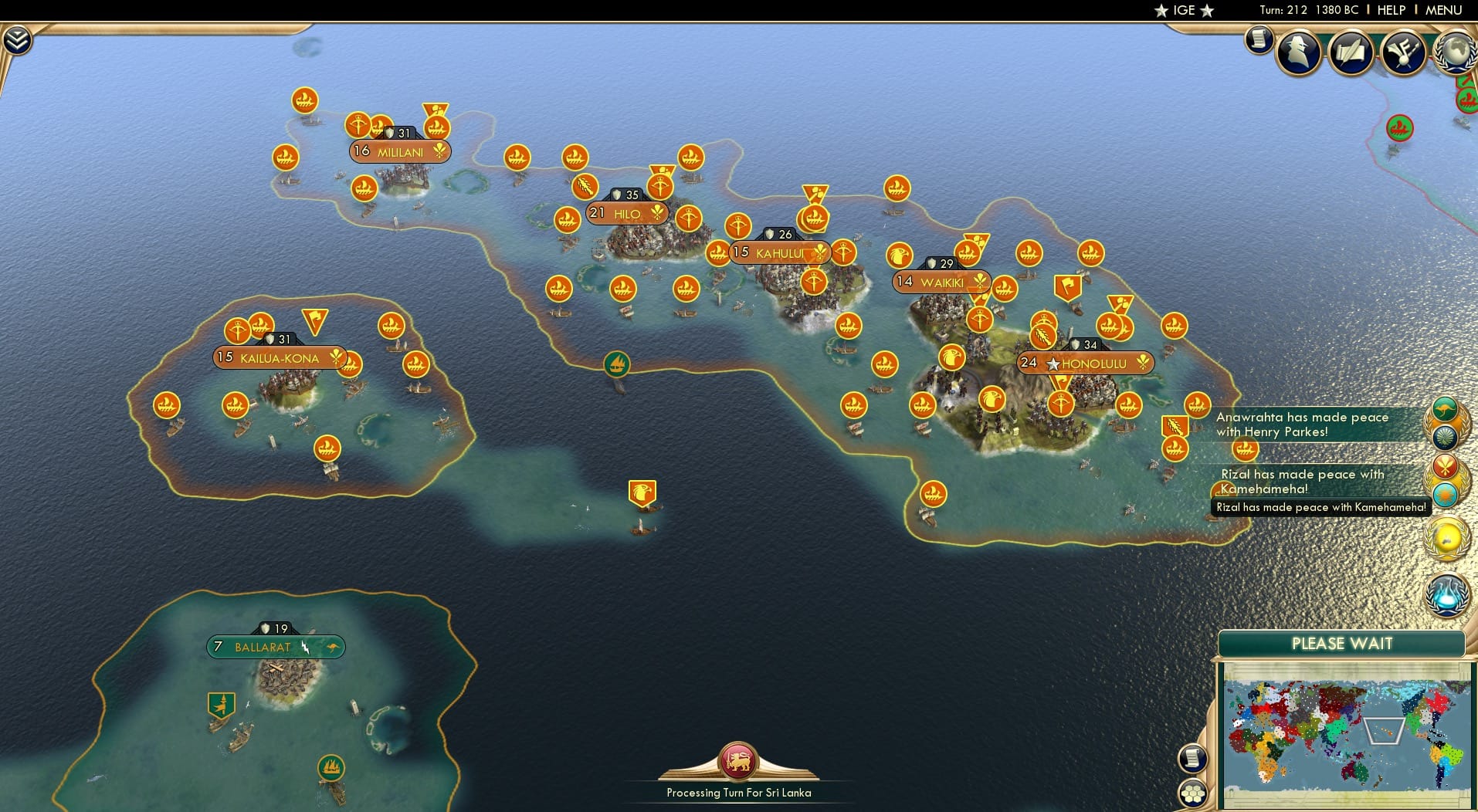Screen dimensions: 1478x812
Task: Open HELP from the top bar
Action: [1390, 10]
